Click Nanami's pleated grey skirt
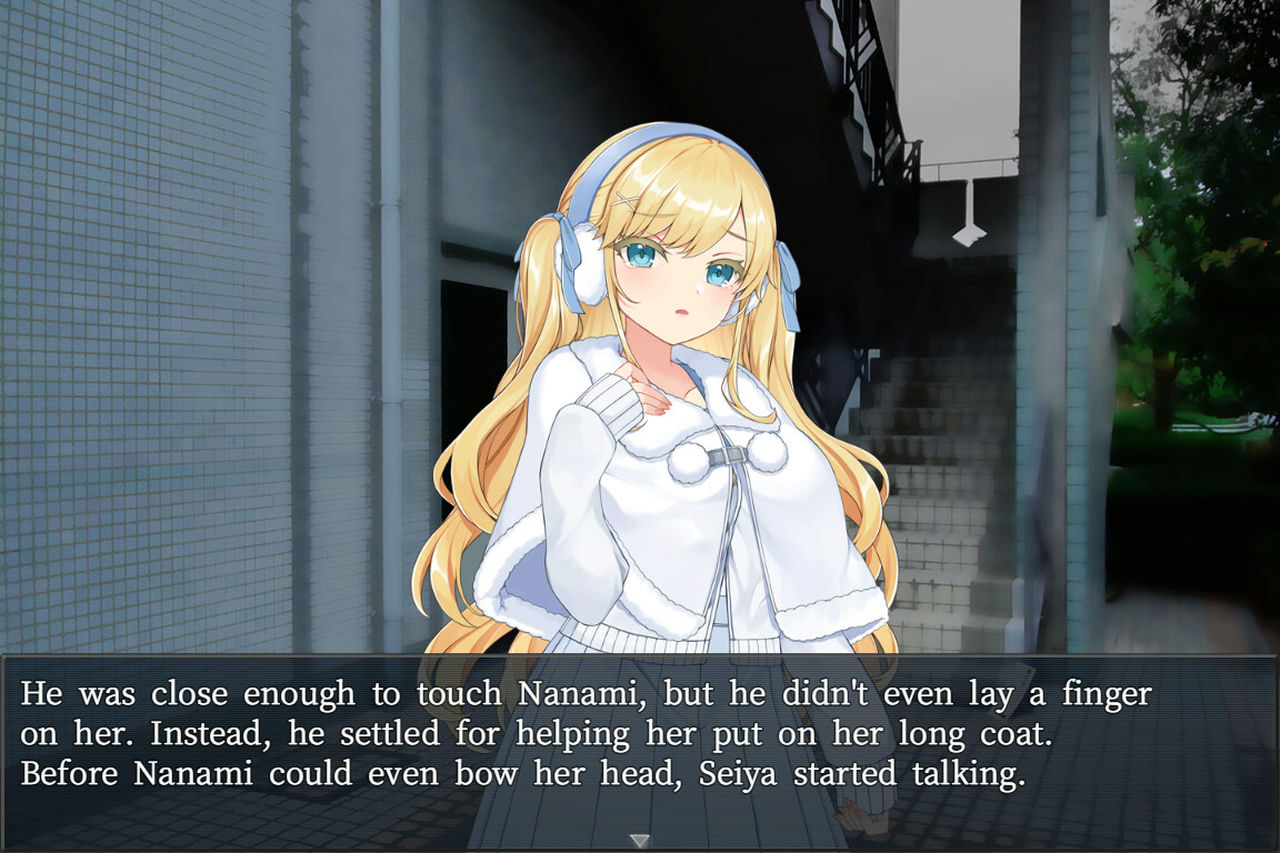 (x=630, y=645)
